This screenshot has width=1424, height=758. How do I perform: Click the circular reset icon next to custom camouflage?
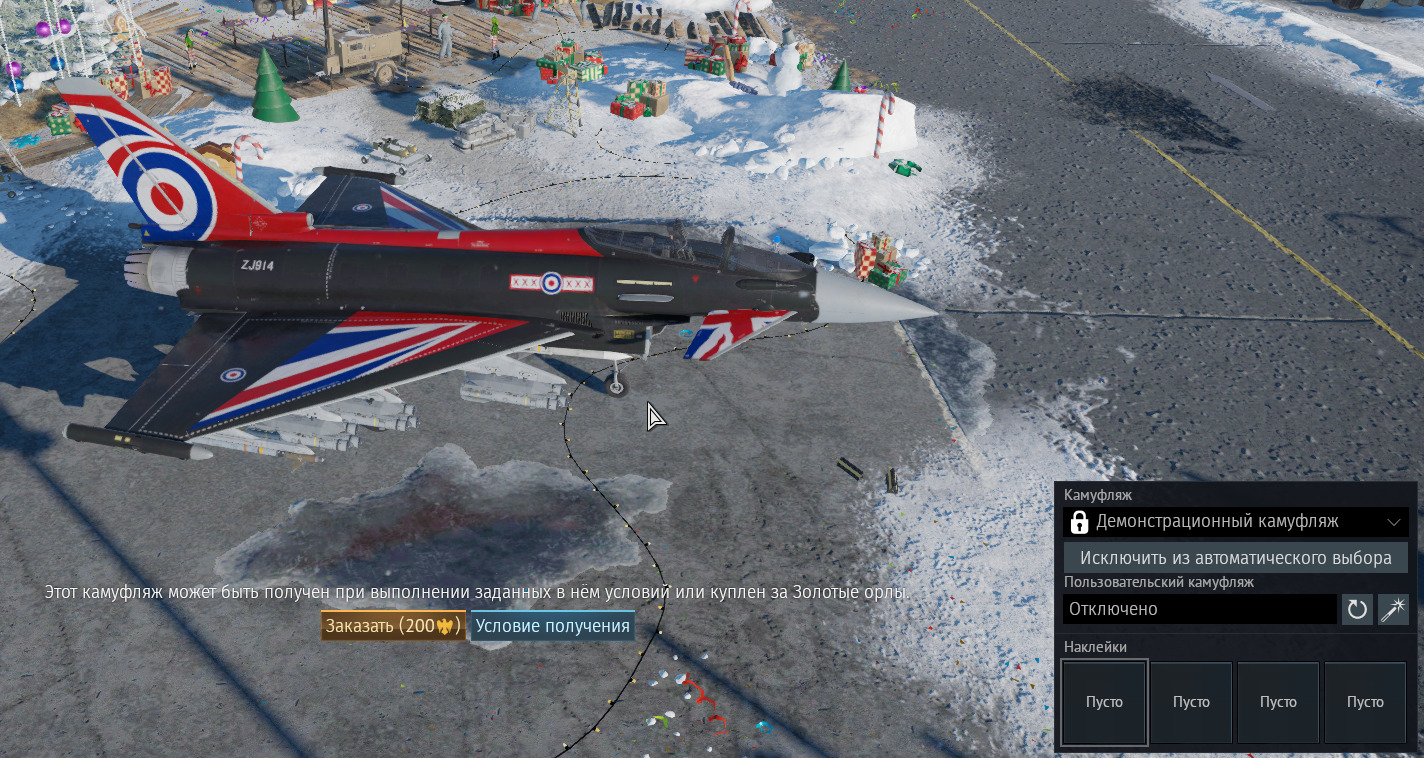click(x=1357, y=609)
